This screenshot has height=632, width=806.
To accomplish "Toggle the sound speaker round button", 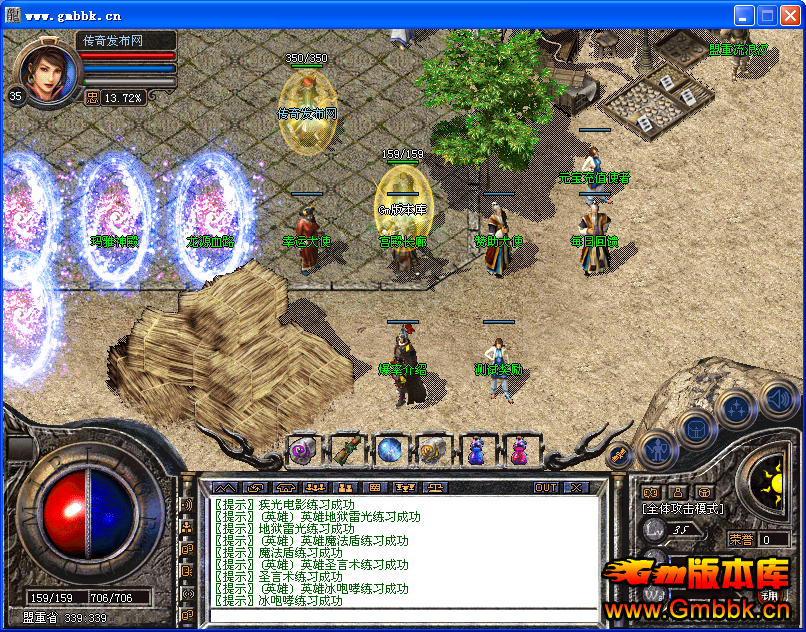I will (x=778, y=400).
